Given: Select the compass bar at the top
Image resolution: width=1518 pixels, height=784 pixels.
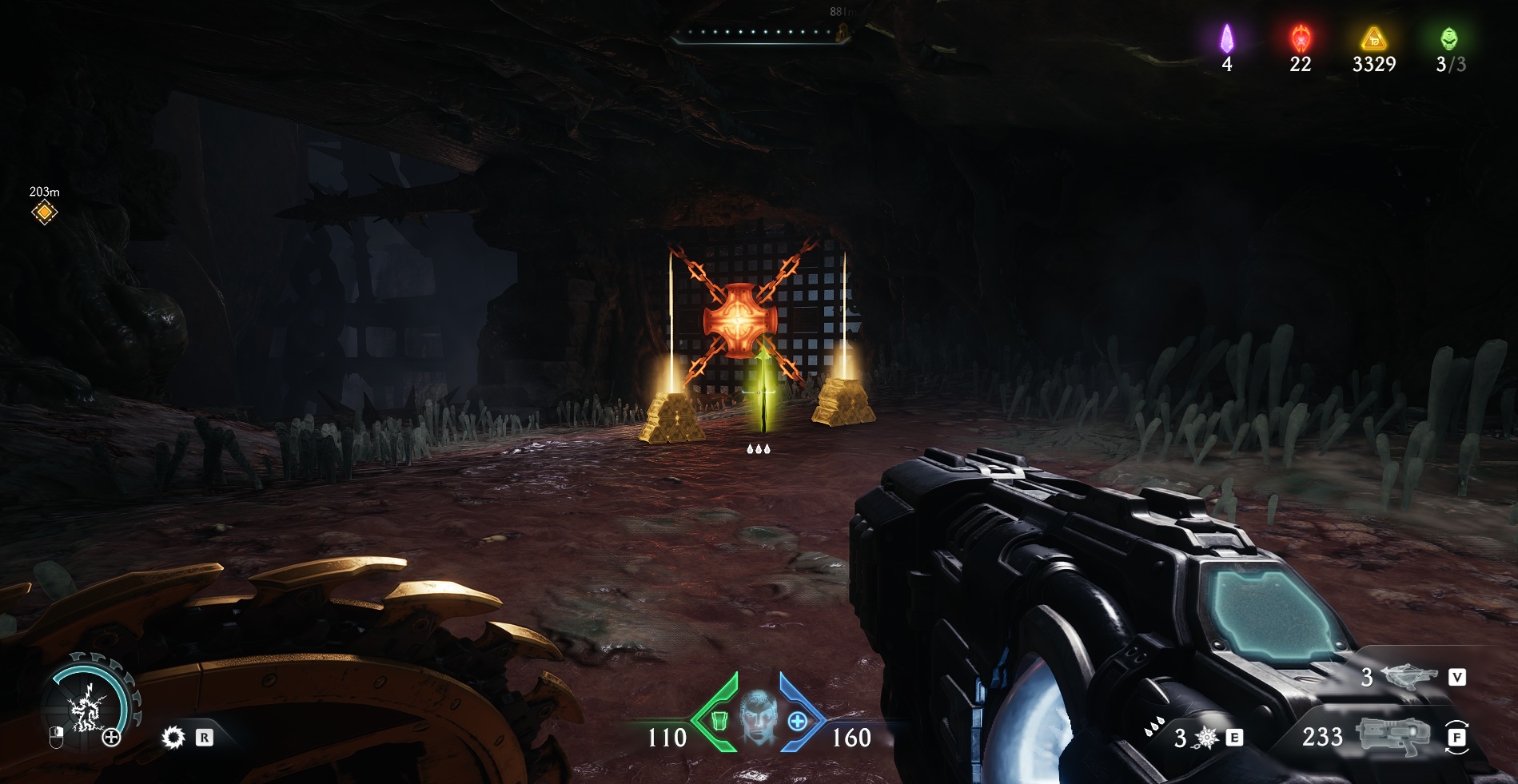Looking at the screenshot, I should pyautogui.click(x=759, y=34).
